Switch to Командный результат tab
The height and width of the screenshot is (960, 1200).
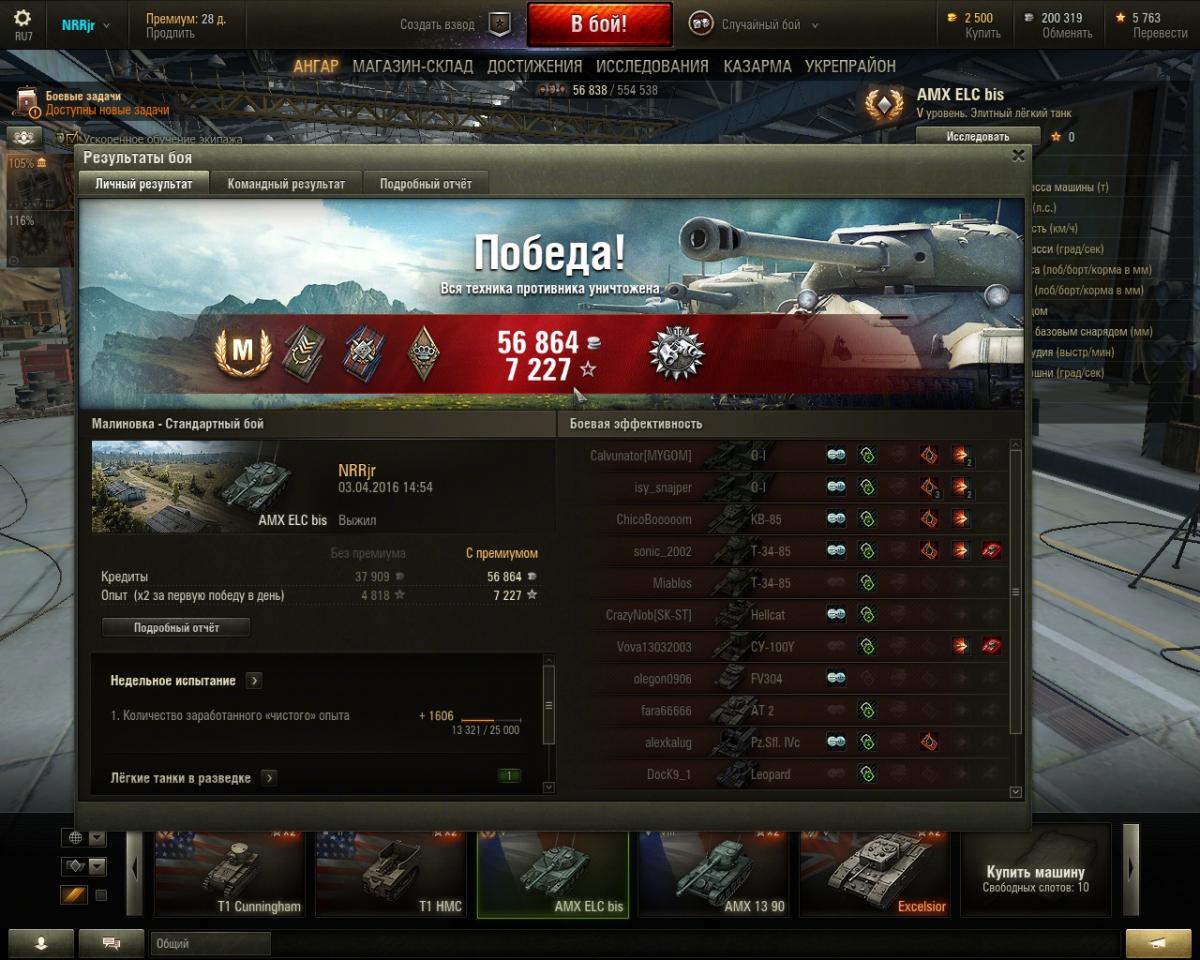pos(286,184)
